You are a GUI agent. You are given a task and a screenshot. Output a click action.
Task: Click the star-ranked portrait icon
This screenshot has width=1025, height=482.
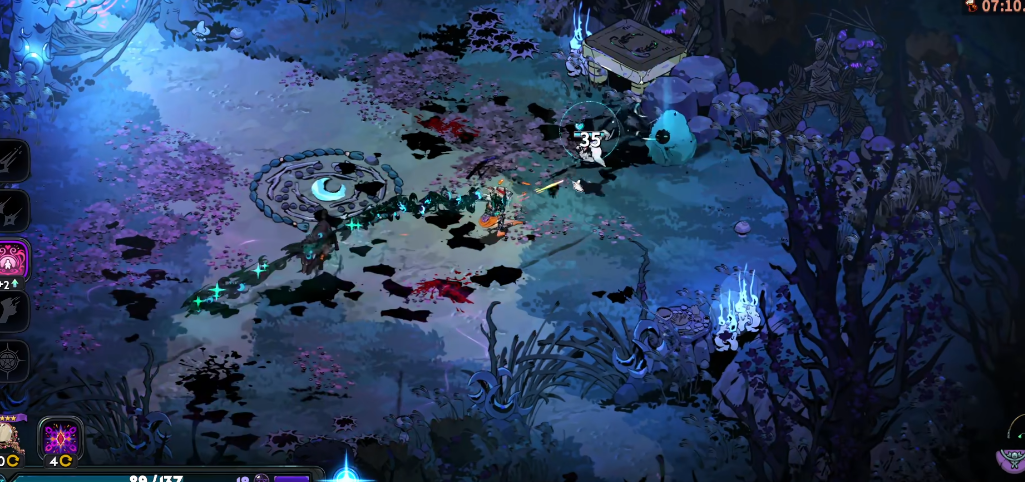point(10,438)
